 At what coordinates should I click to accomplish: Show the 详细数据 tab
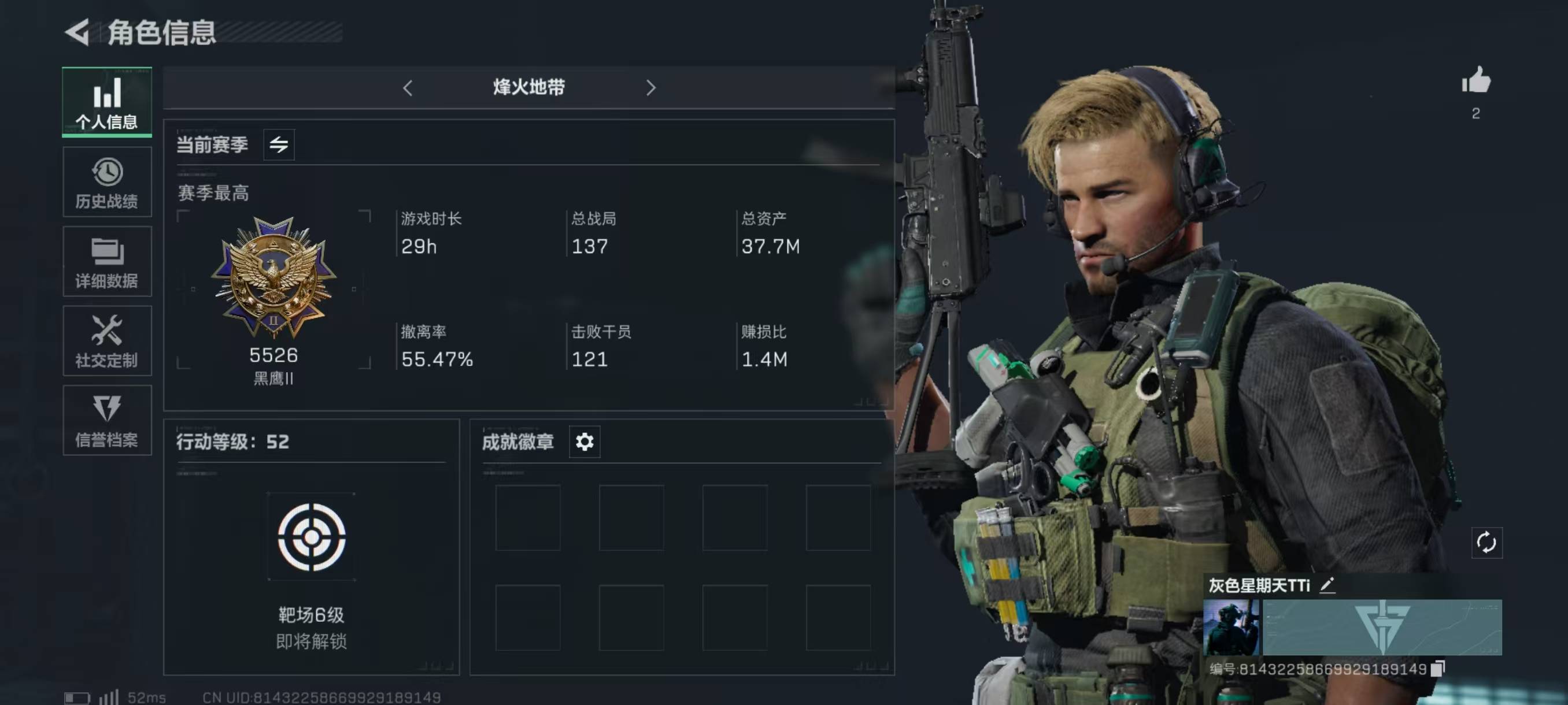click(x=106, y=262)
